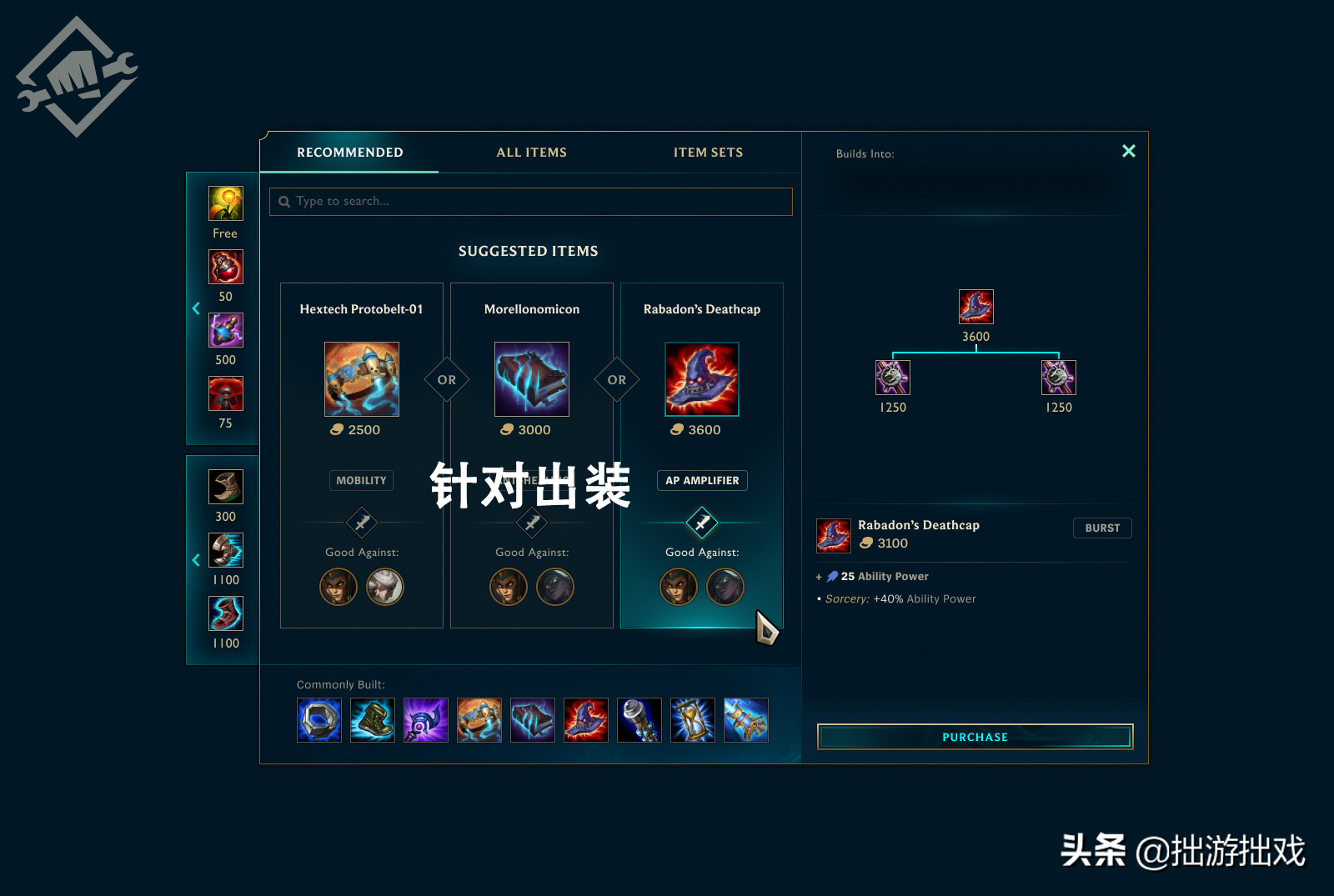Click the AP Amplifier tag
This screenshot has height=896, width=1334.
tap(702, 481)
